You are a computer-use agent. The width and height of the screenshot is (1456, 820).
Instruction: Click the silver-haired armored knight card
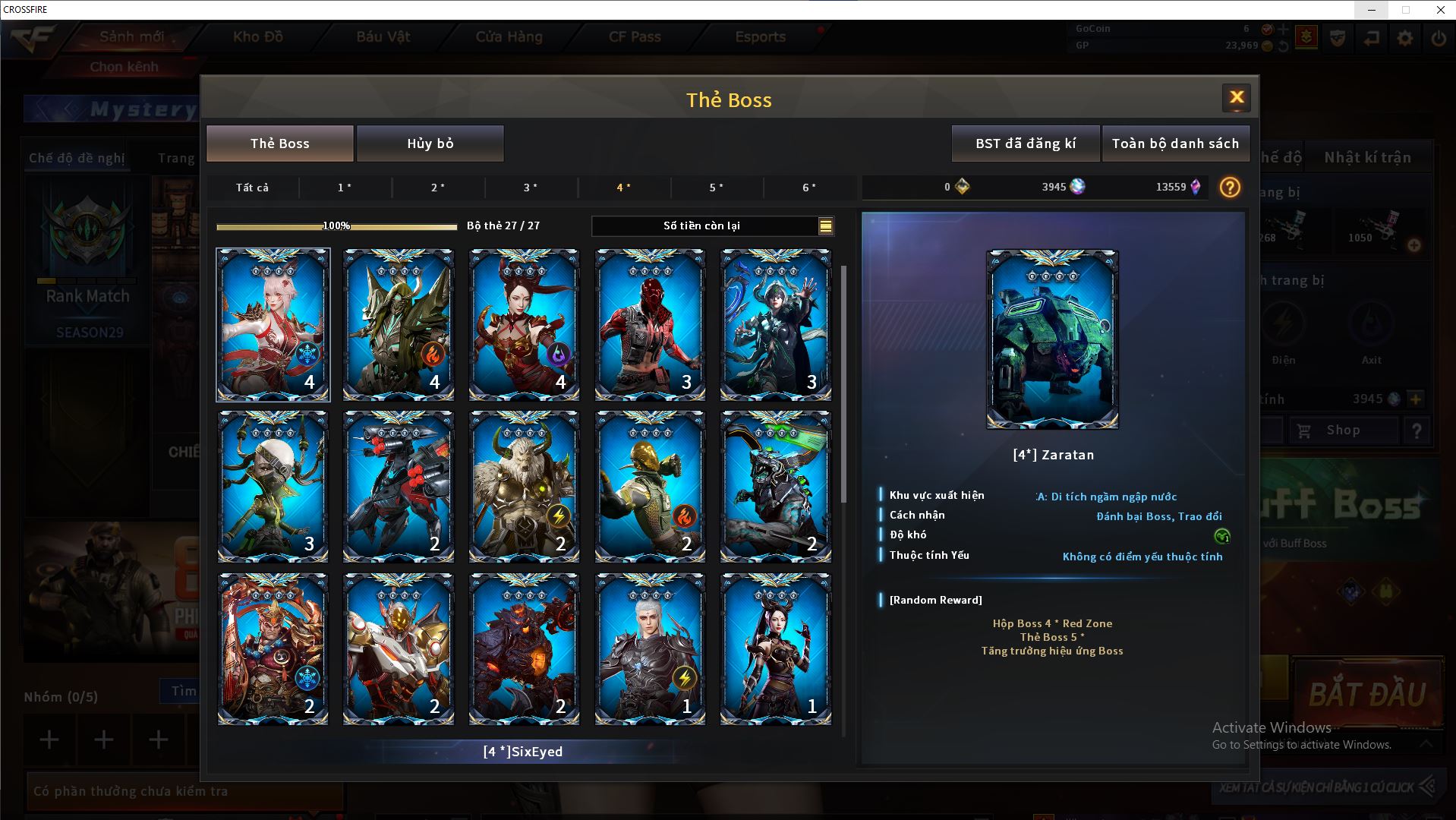pyautogui.click(x=650, y=649)
